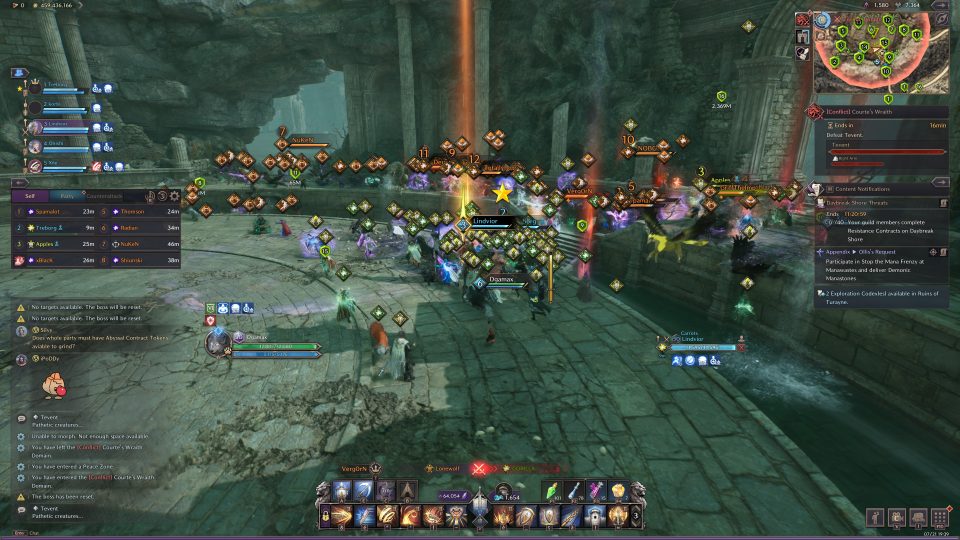Collapse the Content Notifications panel
Viewport: 960px width, 540px height.
click(940, 182)
